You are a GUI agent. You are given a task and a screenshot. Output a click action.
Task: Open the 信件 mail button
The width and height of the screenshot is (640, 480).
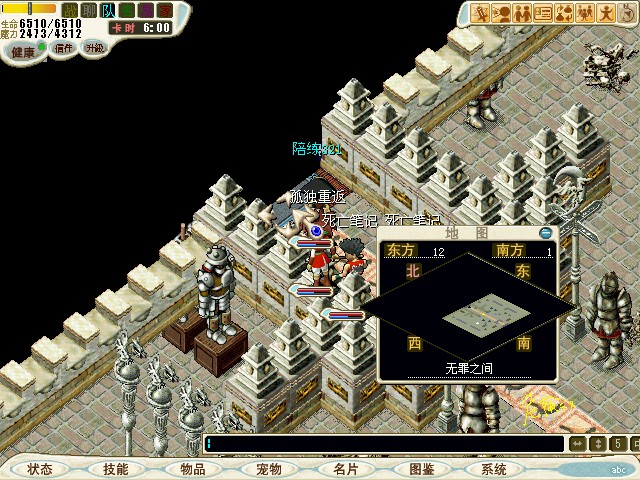(x=64, y=47)
